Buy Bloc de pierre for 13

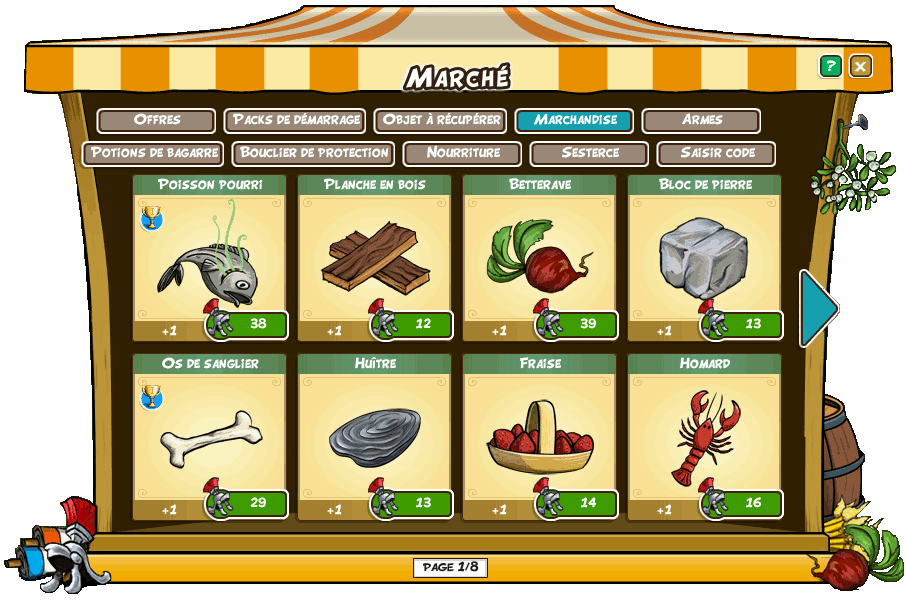[745, 325]
